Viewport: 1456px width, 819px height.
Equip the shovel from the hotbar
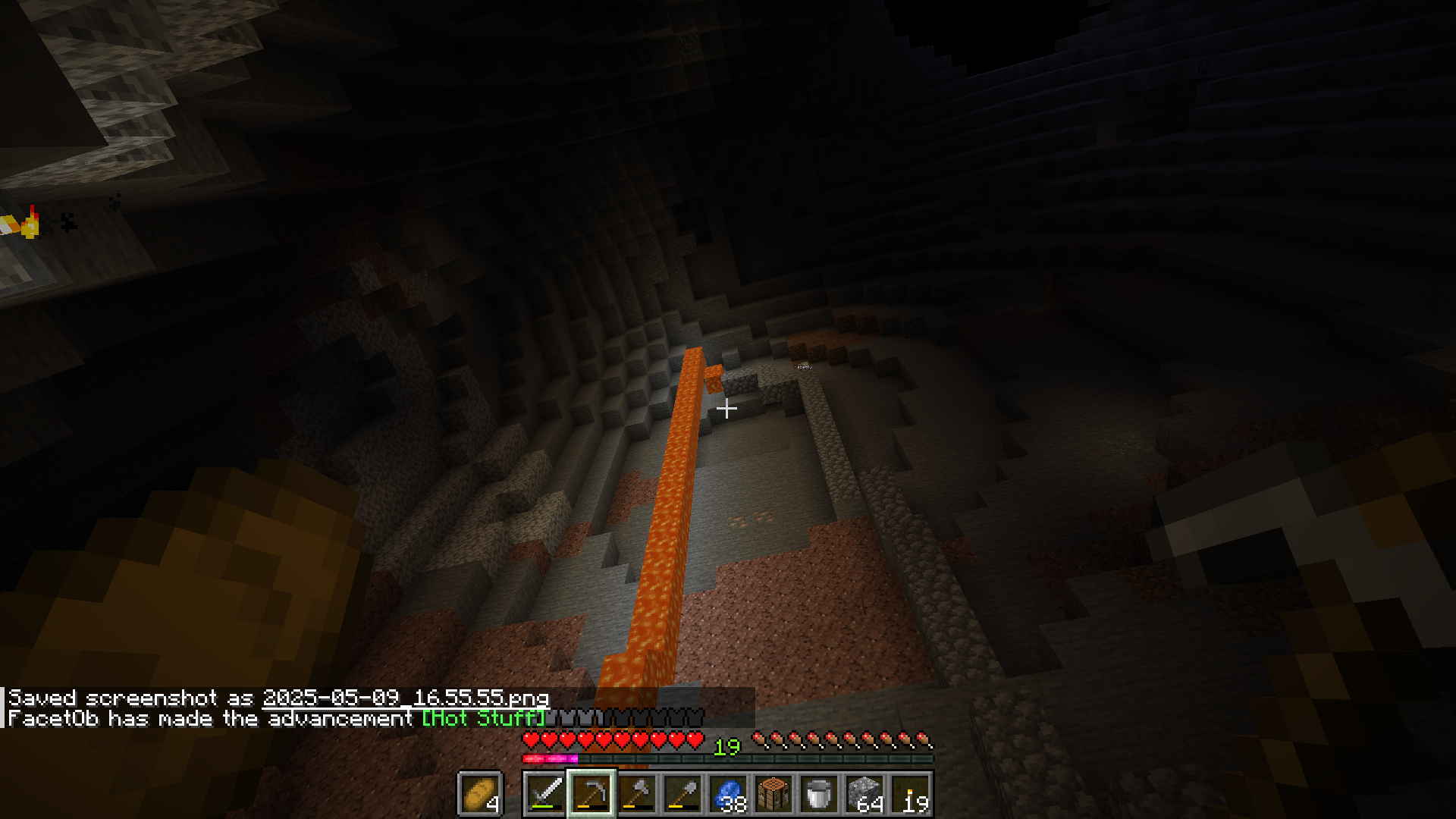[682, 794]
